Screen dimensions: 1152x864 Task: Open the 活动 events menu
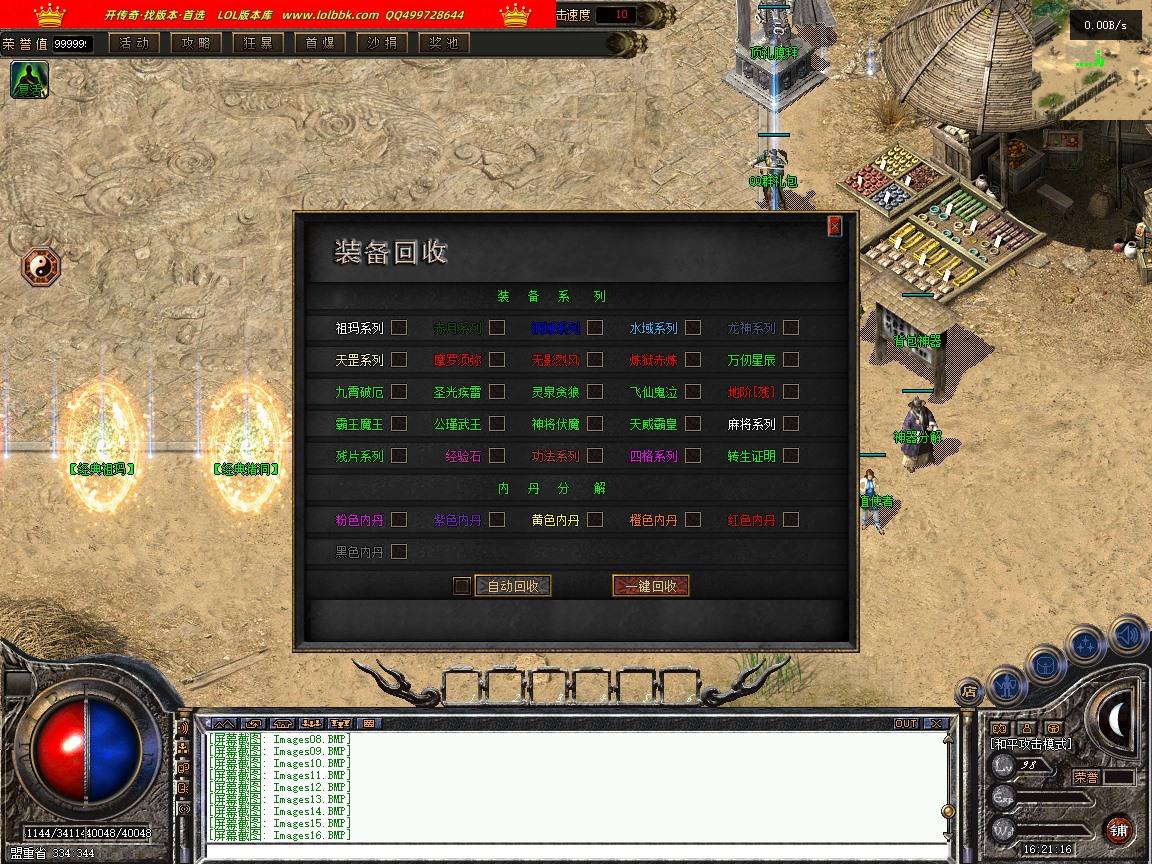tap(134, 43)
